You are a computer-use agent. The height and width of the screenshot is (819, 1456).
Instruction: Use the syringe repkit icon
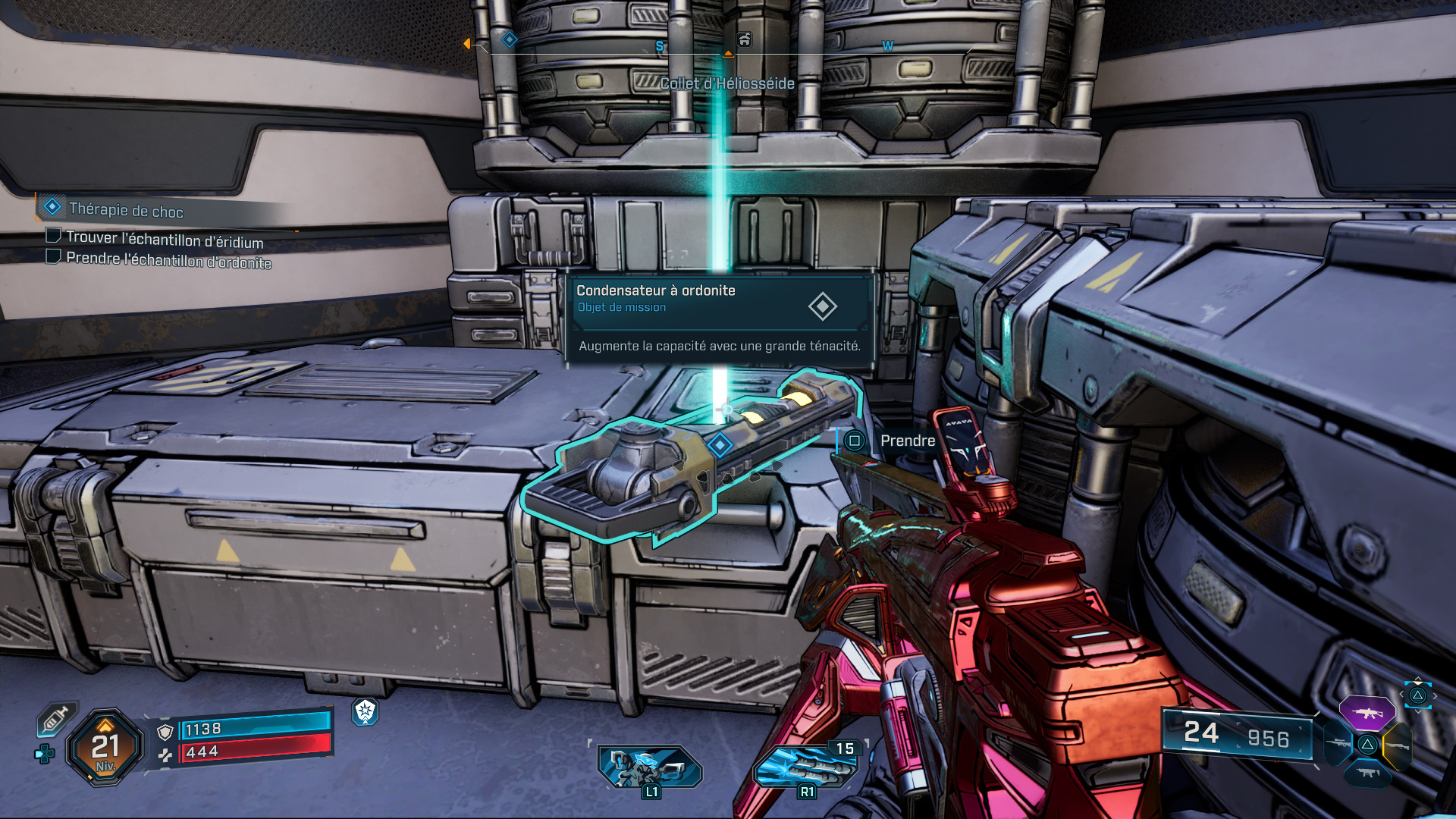pyautogui.click(x=56, y=718)
